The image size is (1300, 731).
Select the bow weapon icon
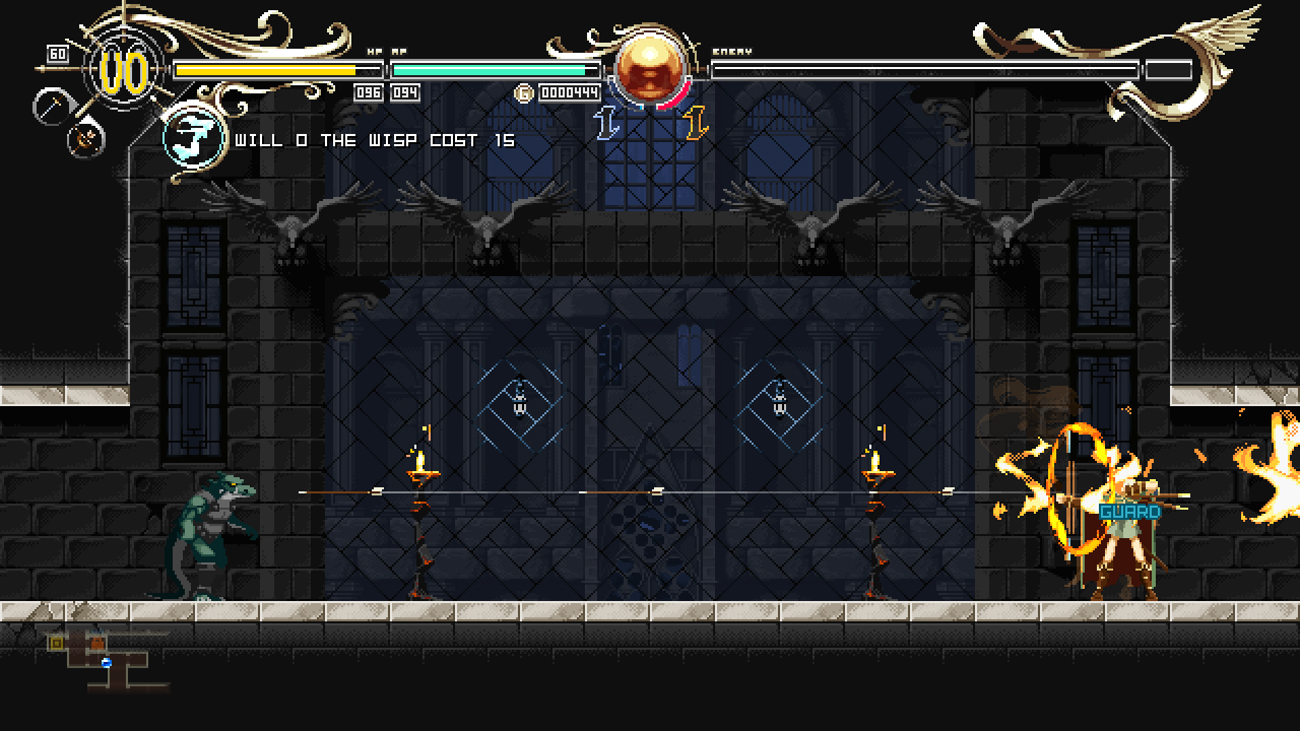[x=86, y=138]
